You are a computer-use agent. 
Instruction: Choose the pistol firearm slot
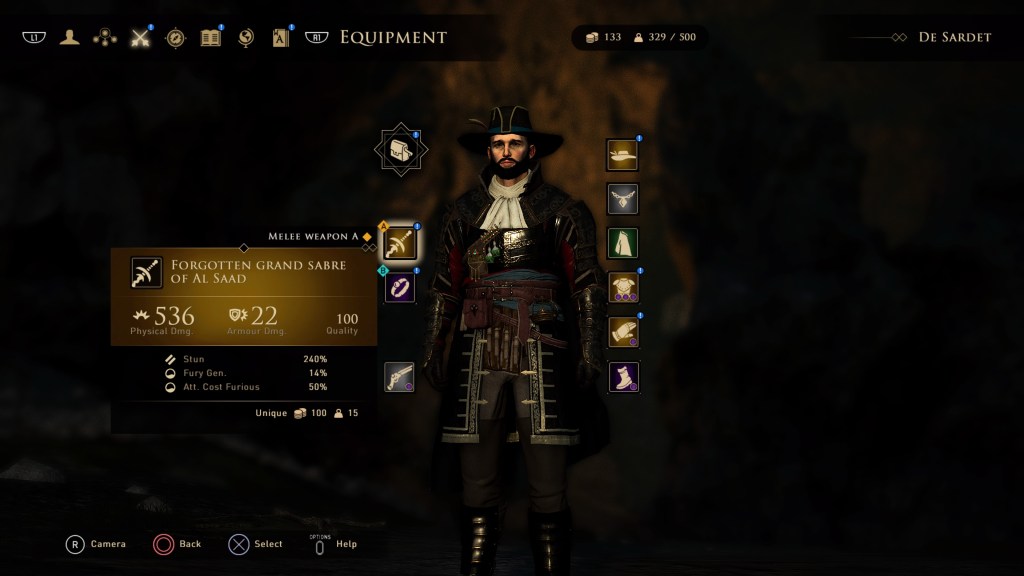point(400,377)
